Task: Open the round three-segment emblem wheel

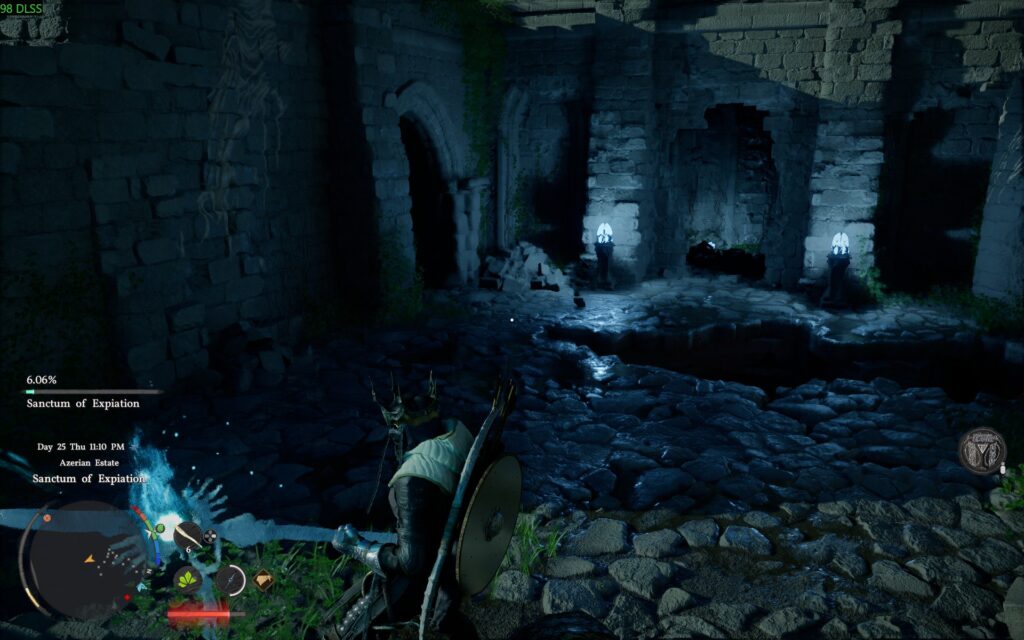Action: tap(982, 450)
